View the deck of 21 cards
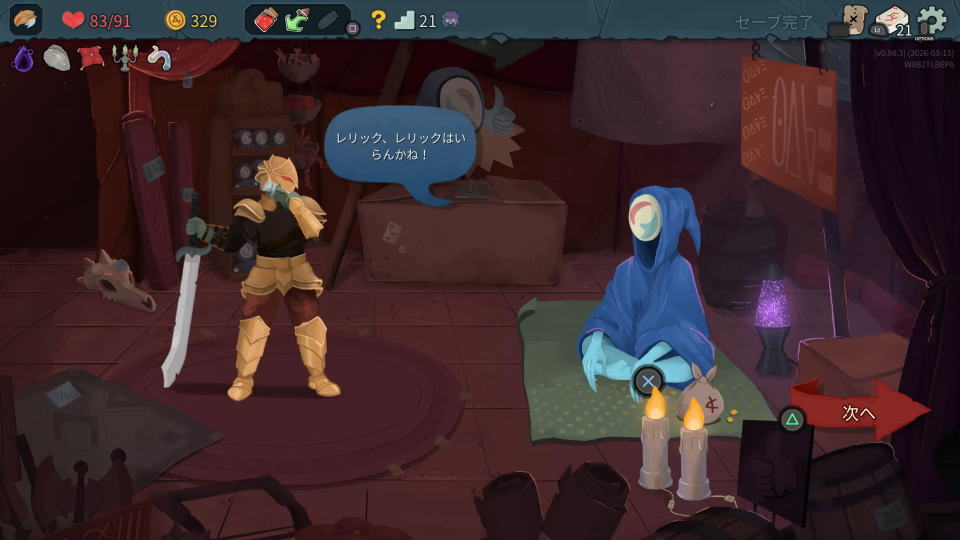Image resolution: width=960 pixels, height=540 pixels. pos(891,20)
